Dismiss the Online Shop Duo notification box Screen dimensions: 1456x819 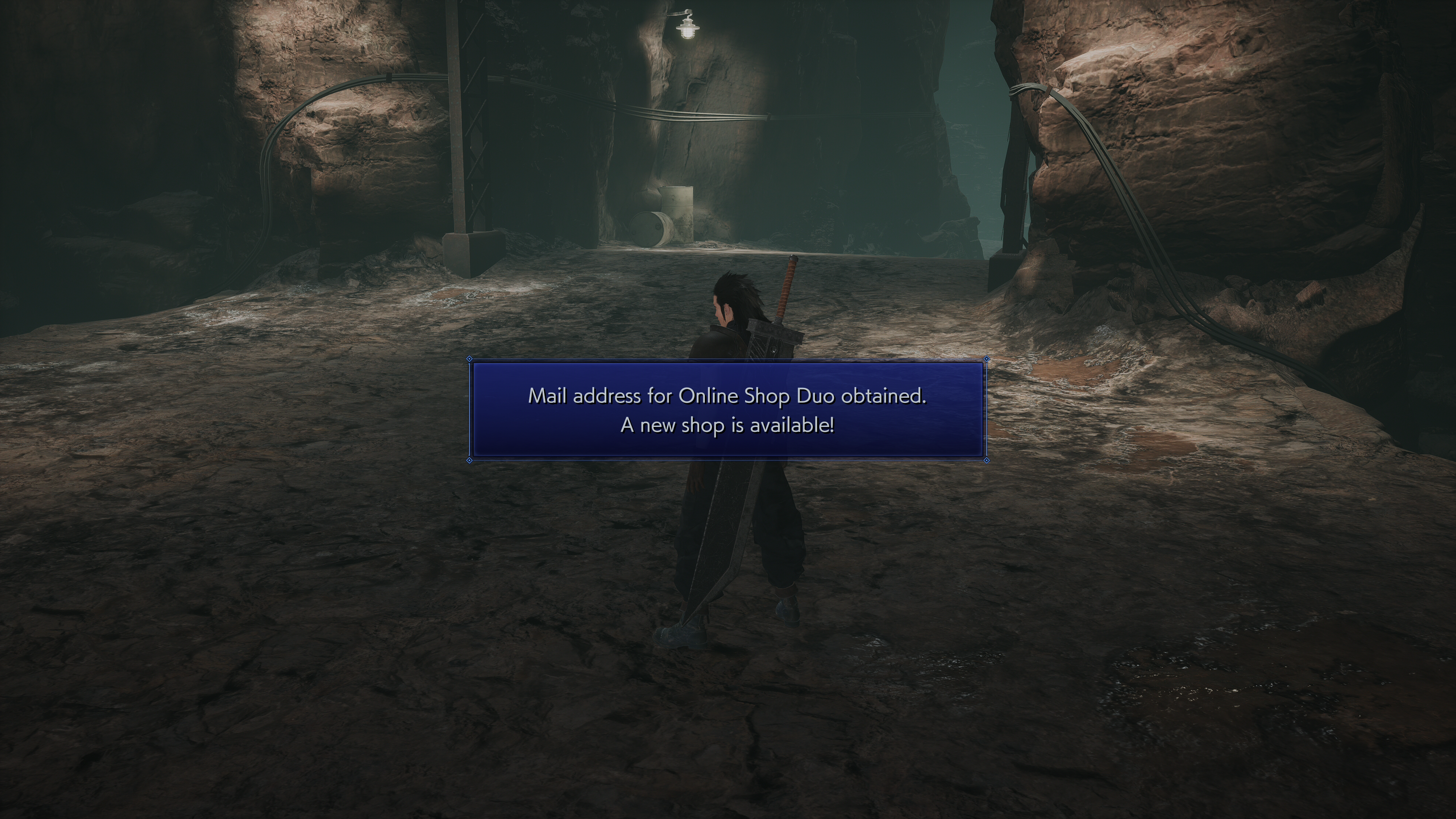[728, 410]
